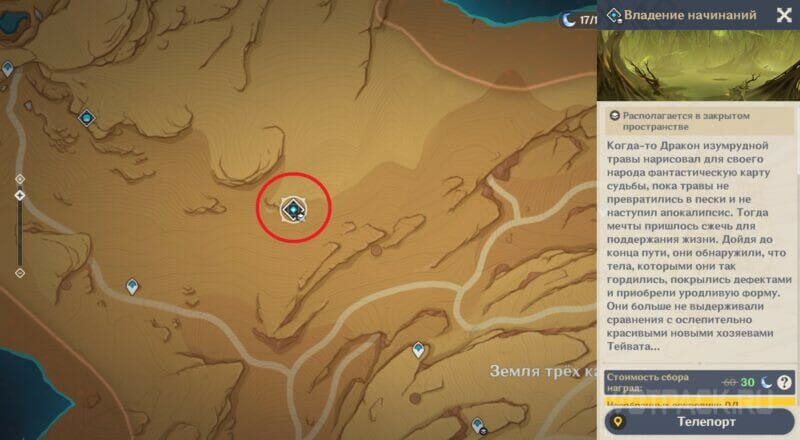Teleport using the Телепорт button
This screenshot has height=440, width=800.
pos(699,423)
